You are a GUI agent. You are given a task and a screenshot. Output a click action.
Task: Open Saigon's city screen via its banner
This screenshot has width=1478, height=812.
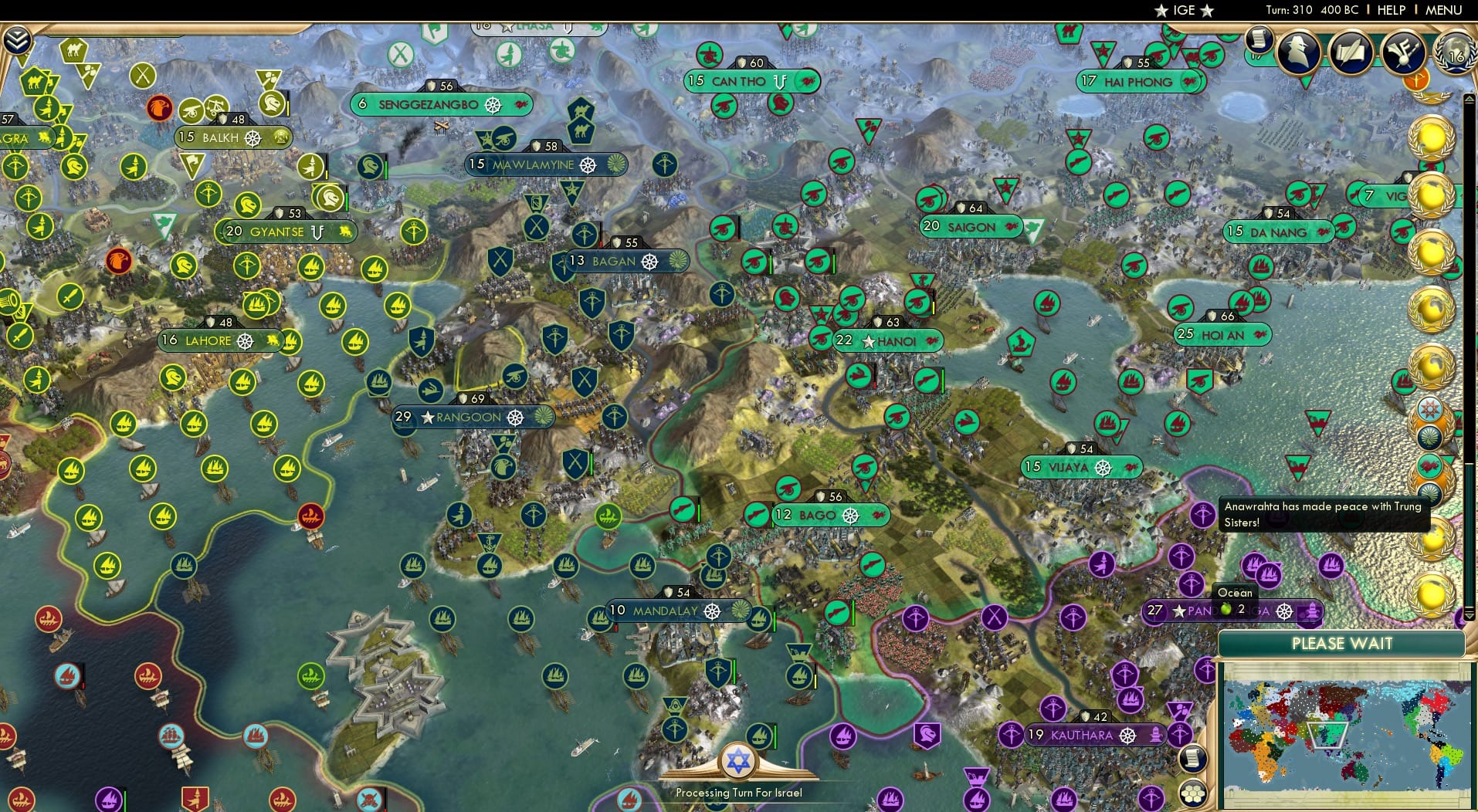tap(971, 227)
